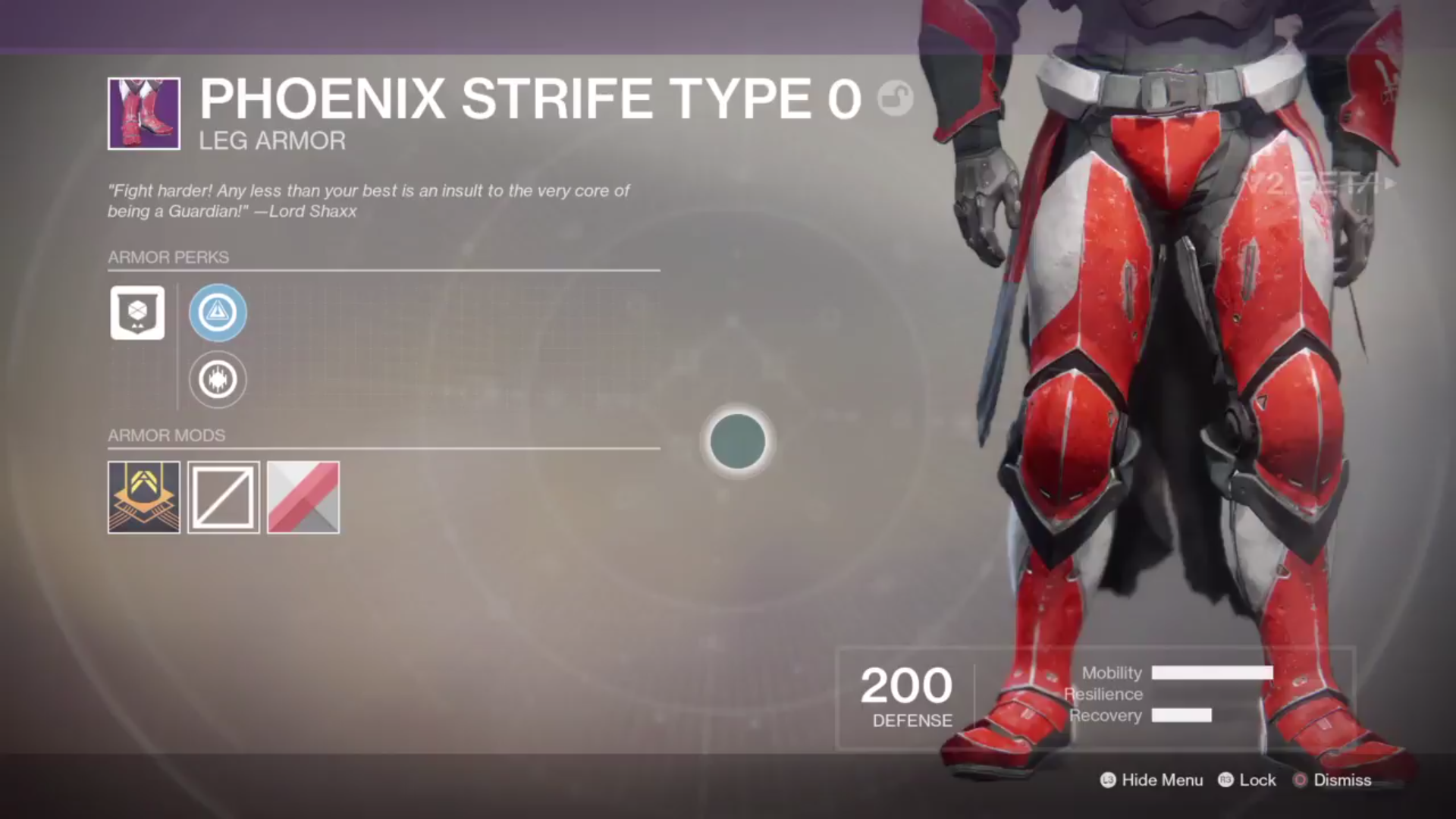Select the V2 Beta watermark arrow
This screenshot has height=819, width=1456.
(1388, 182)
